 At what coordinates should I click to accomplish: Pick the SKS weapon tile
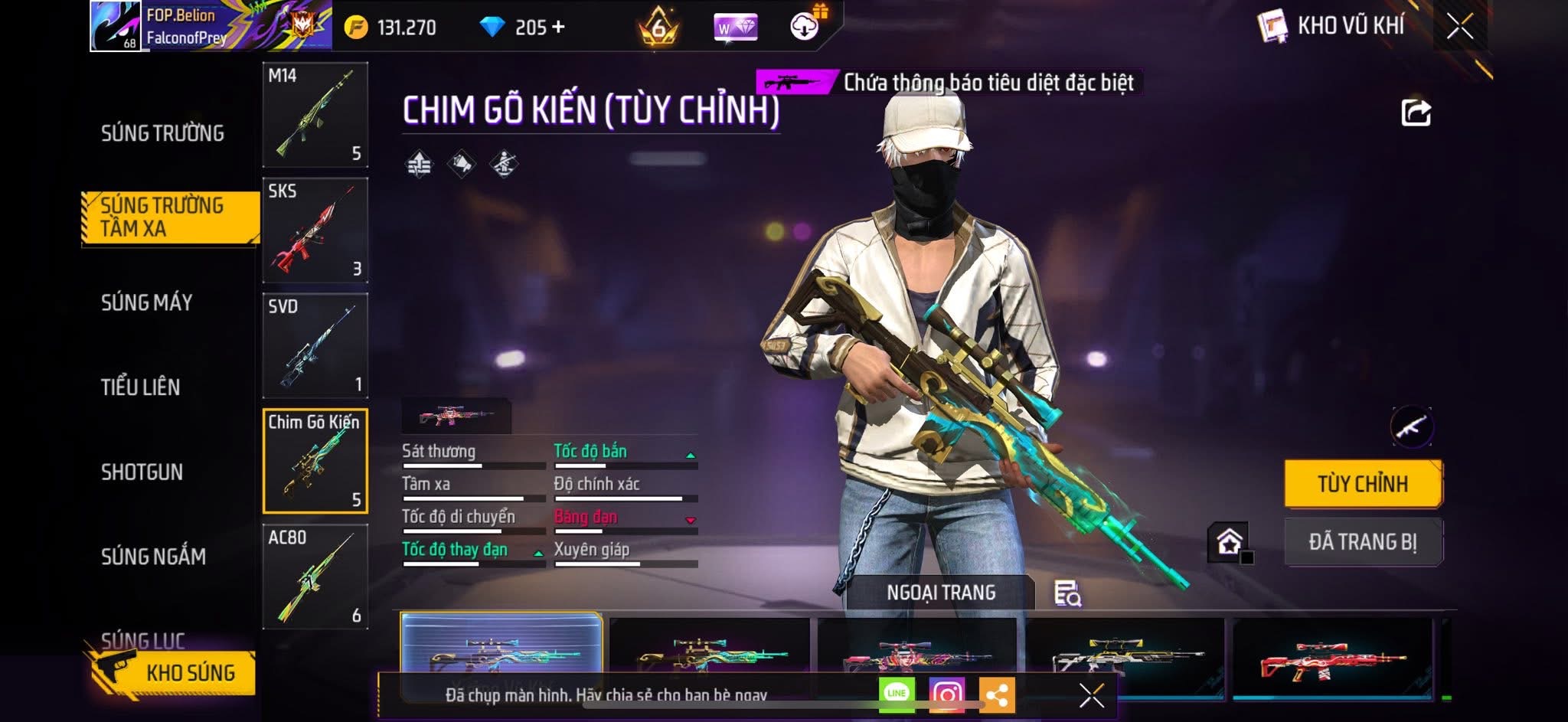(315, 230)
